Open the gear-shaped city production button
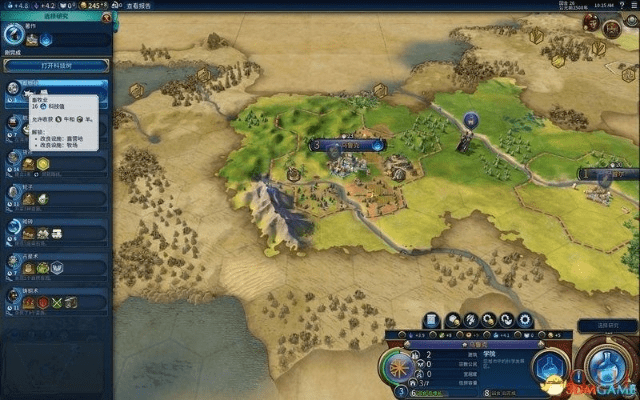 click(526, 320)
